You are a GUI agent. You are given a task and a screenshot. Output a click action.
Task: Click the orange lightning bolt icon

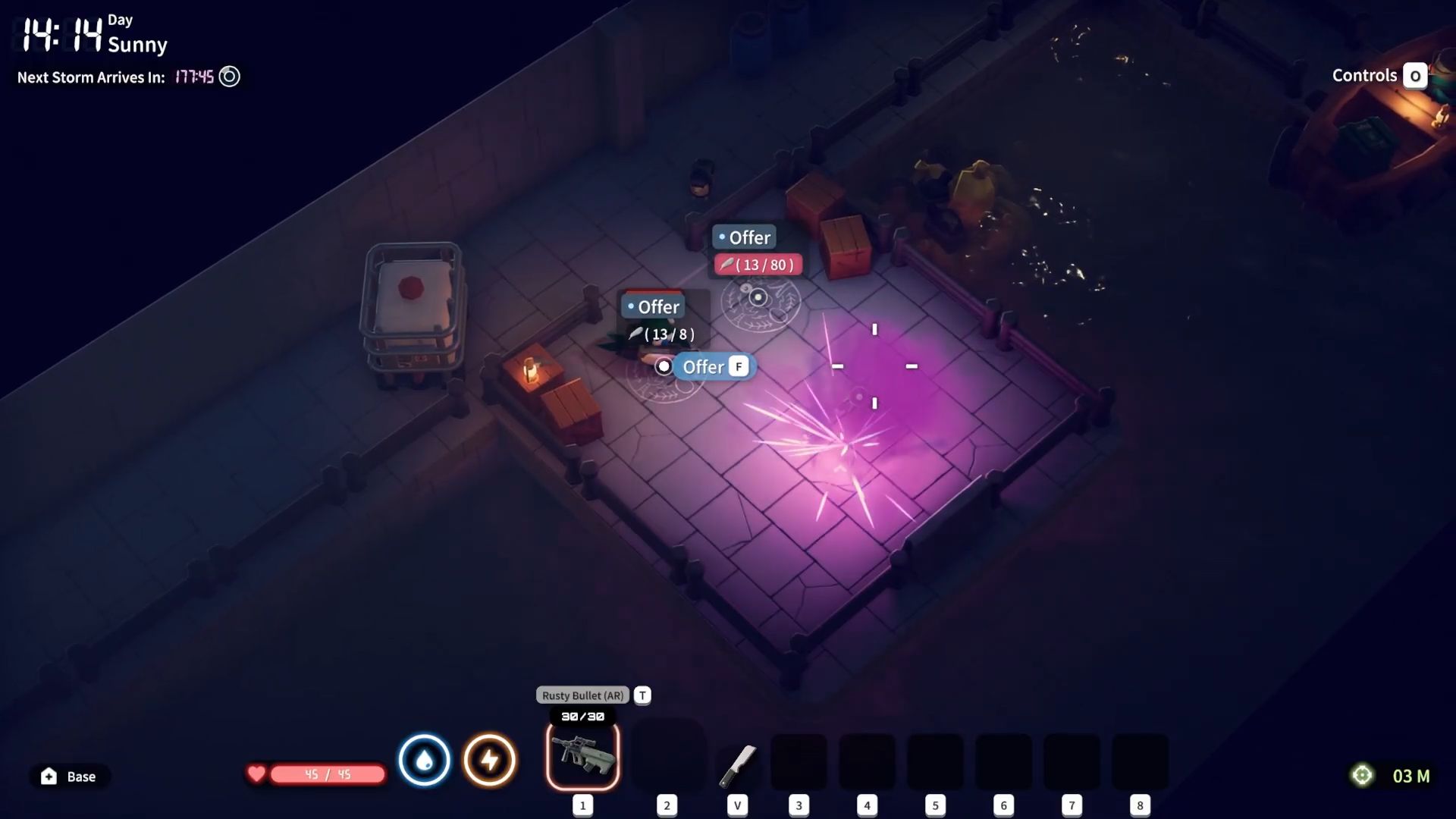point(489,759)
